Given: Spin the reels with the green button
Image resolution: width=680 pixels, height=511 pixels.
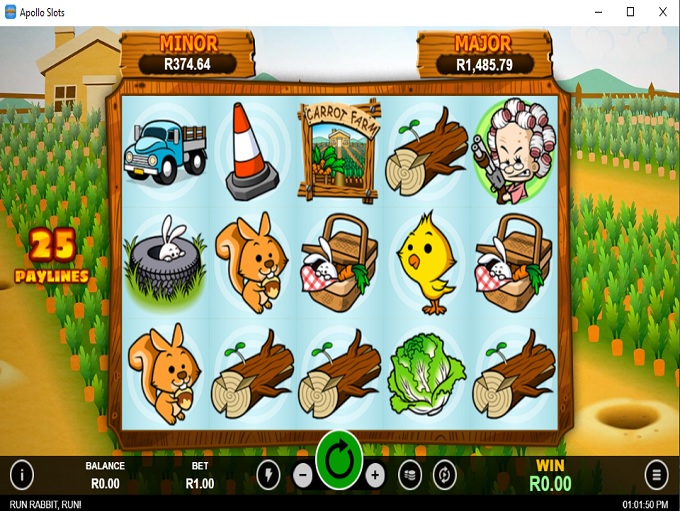Looking at the screenshot, I should pos(339,463).
